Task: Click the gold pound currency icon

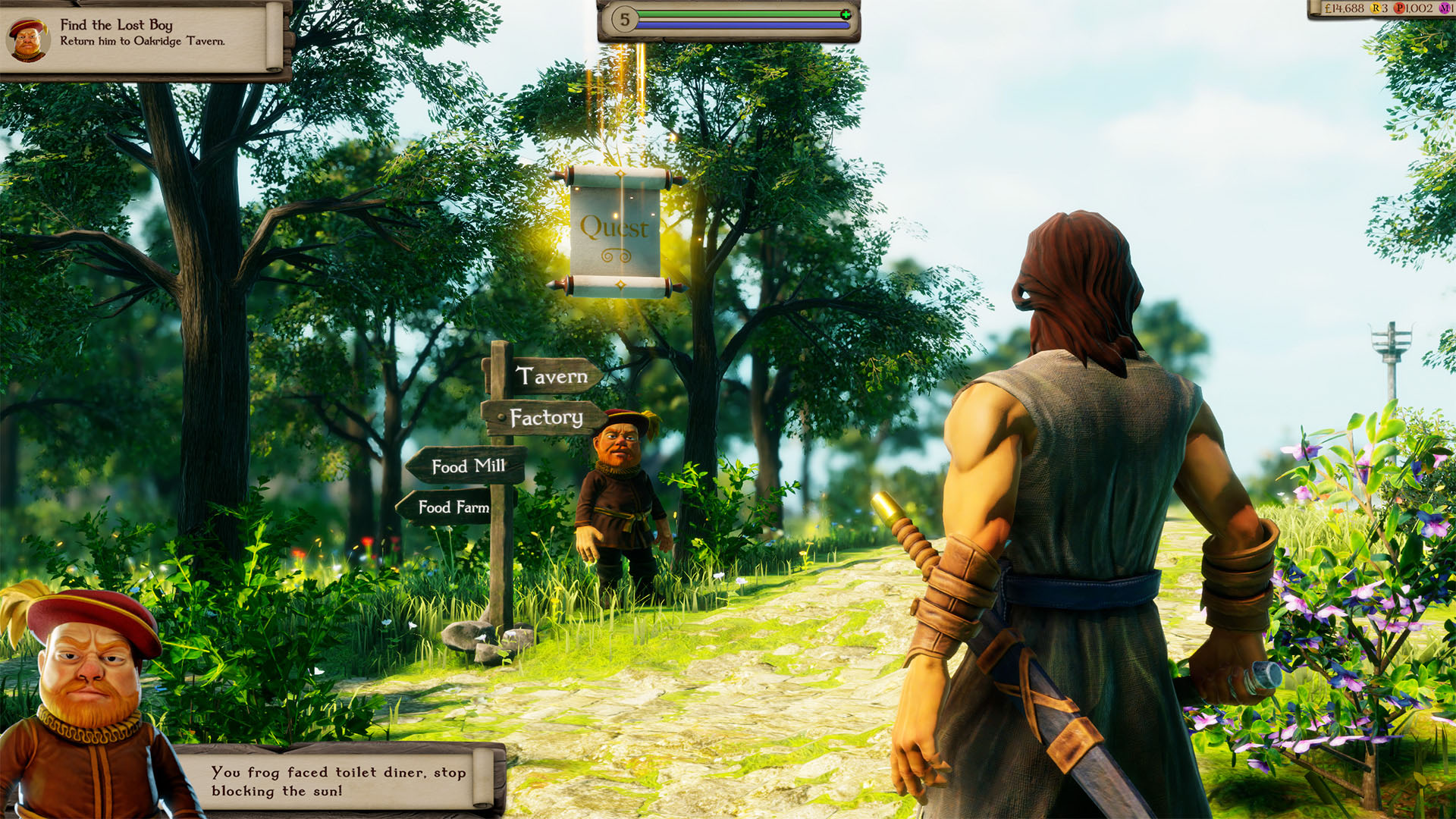Action: pyautogui.click(x=1328, y=8)
